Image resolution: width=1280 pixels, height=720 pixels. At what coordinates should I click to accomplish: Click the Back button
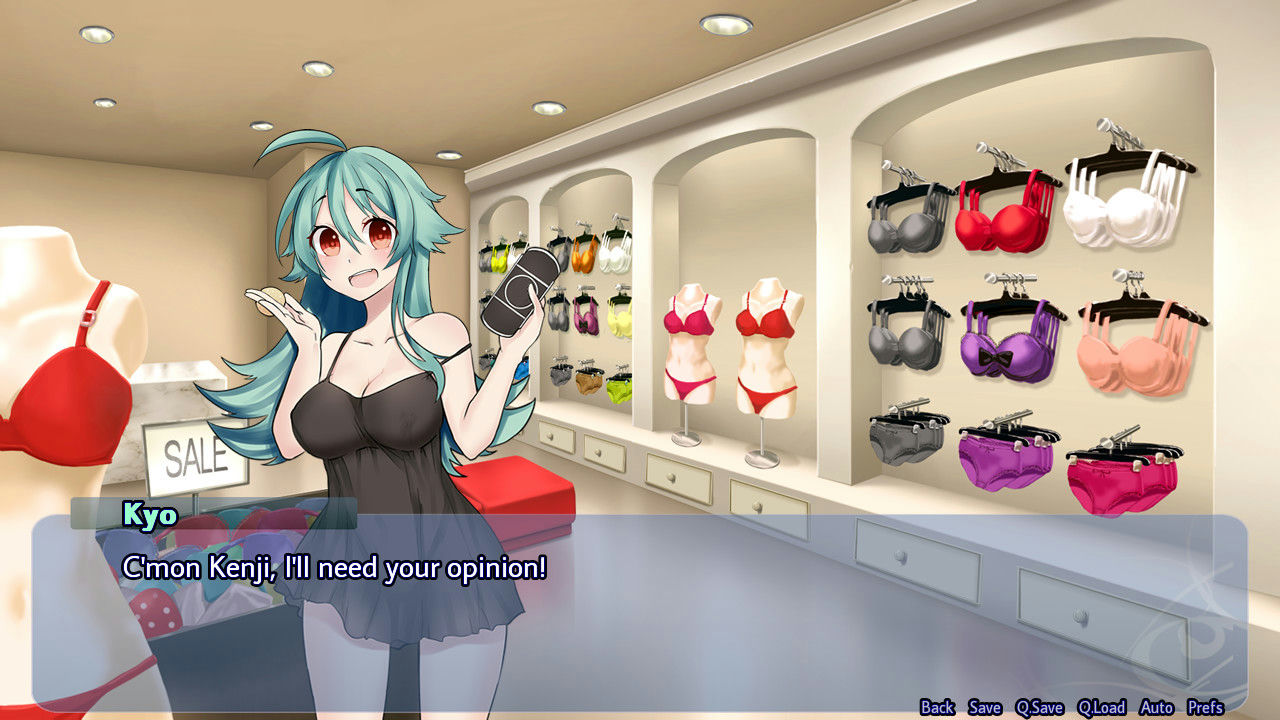937,707
